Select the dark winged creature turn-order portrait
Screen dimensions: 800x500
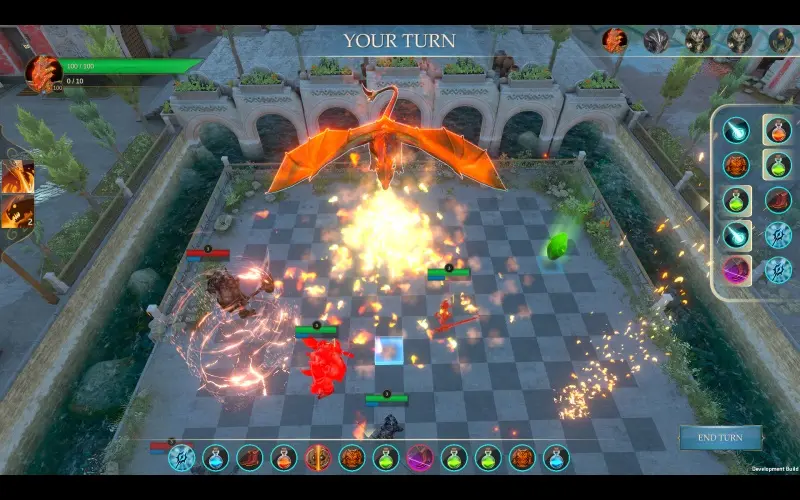(x=656, y=40)
